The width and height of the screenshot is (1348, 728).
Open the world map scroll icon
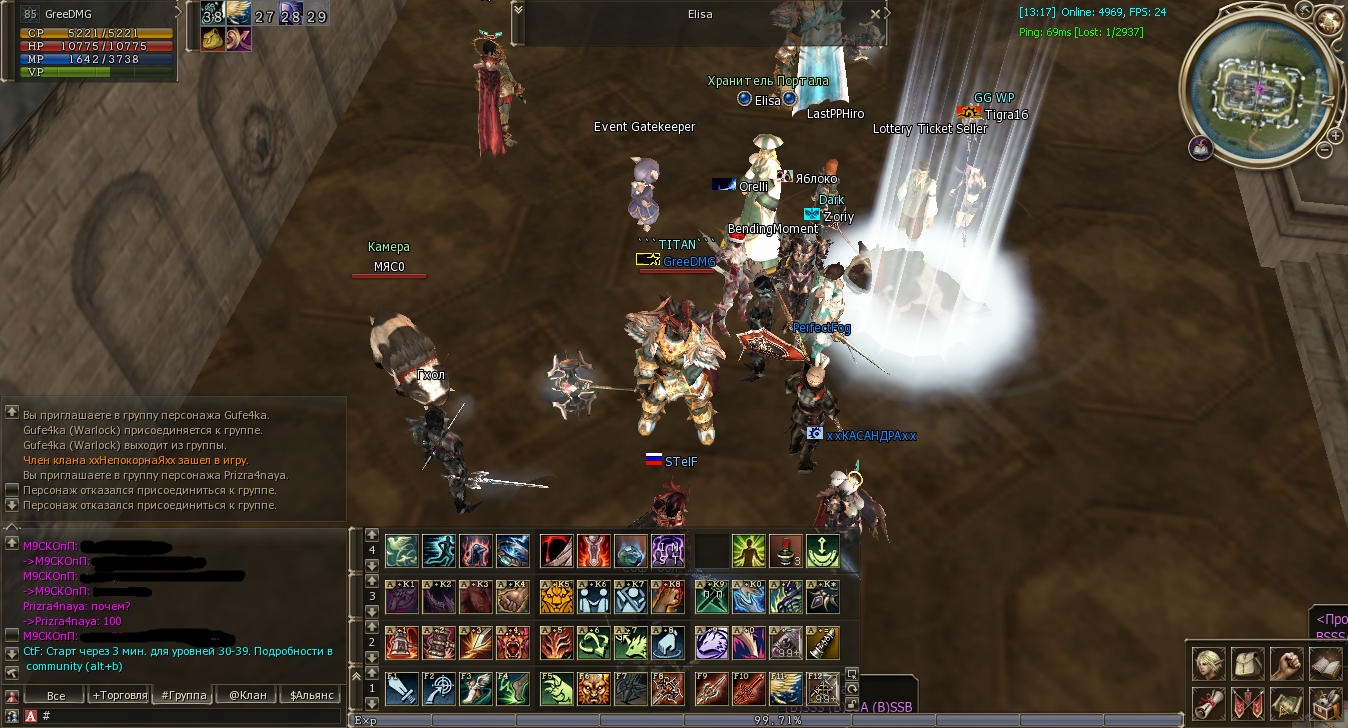(x=1286, y=703)
